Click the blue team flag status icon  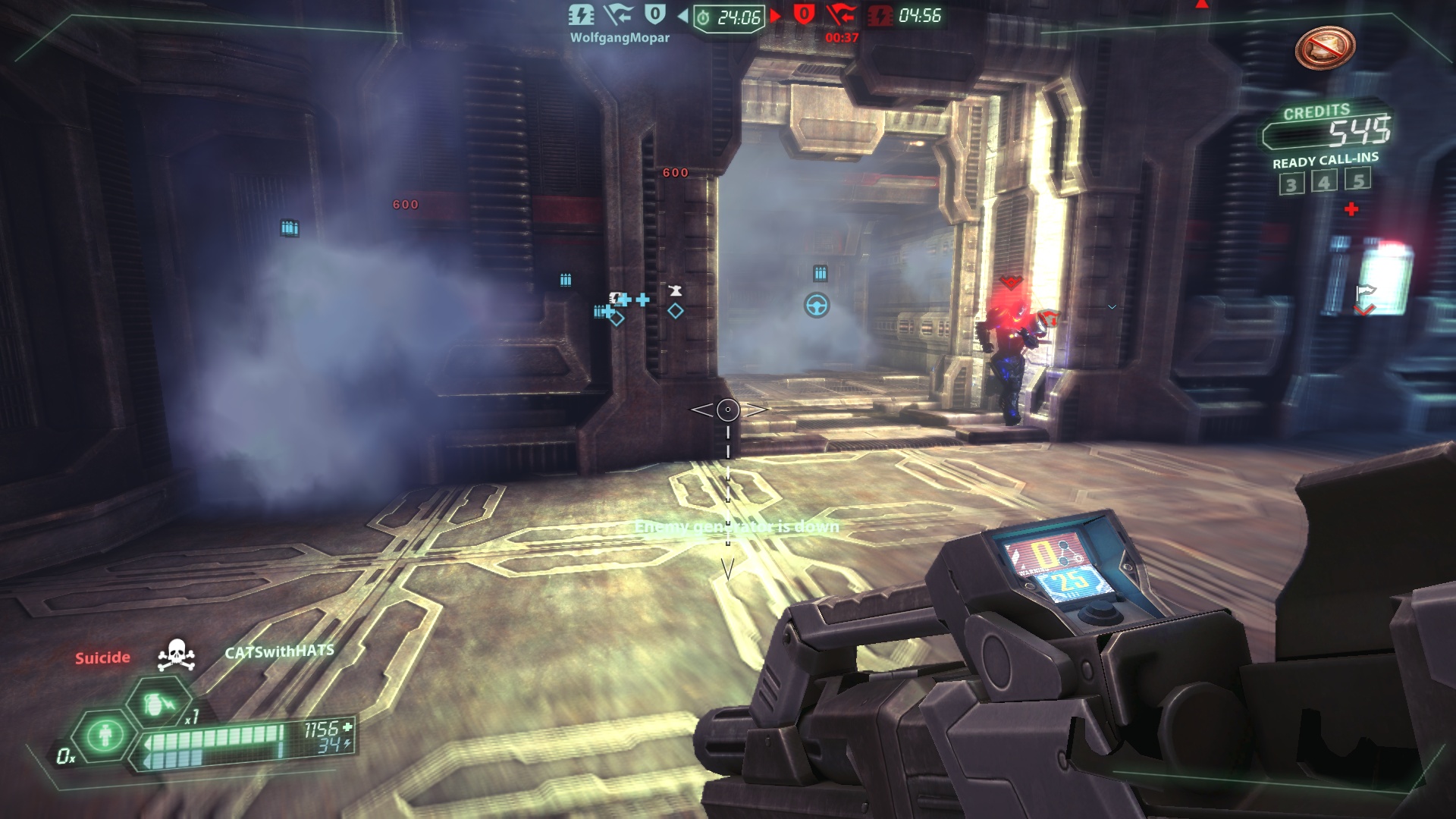617,14
